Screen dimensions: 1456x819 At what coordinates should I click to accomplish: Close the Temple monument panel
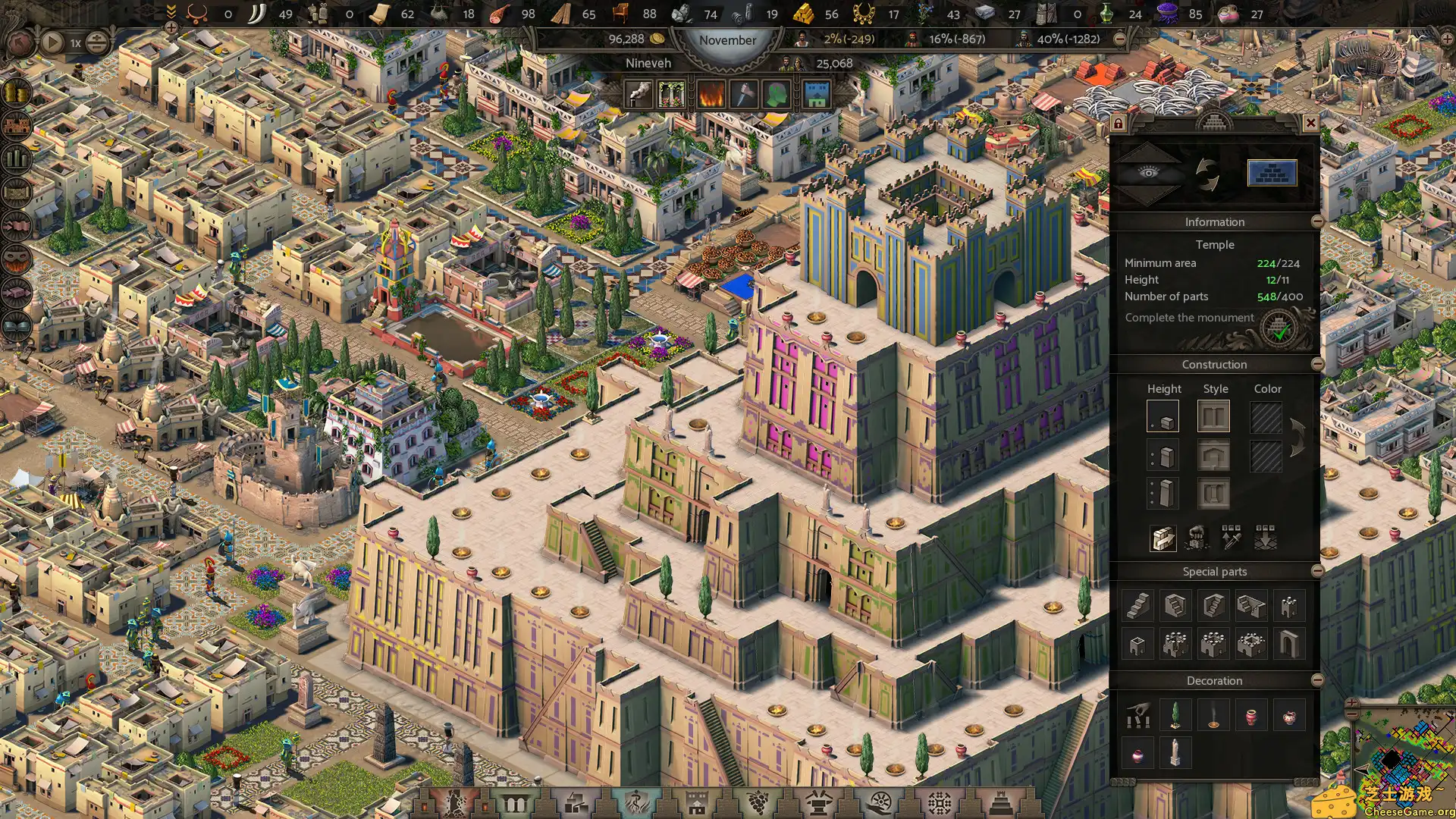[1310, 123]
